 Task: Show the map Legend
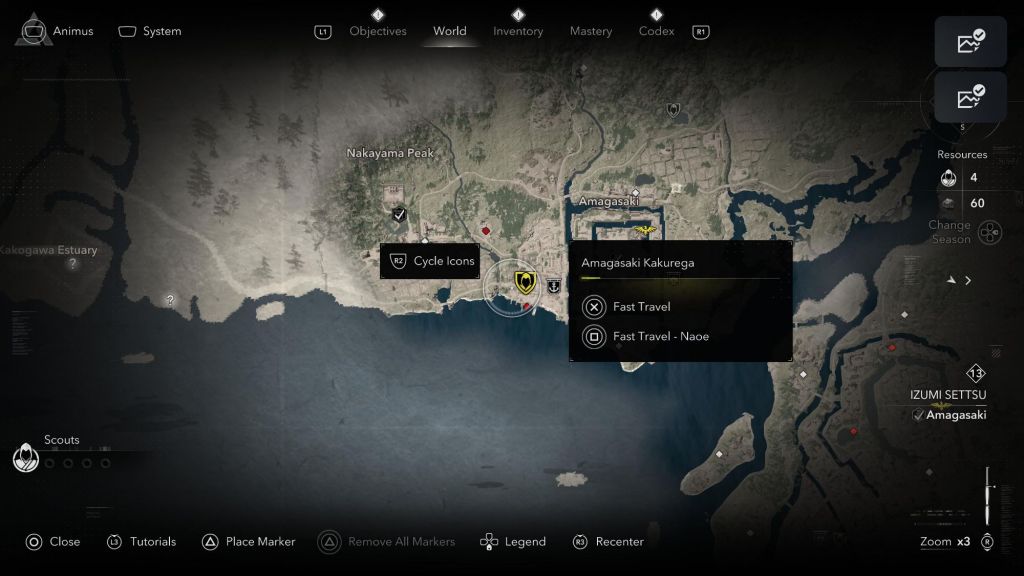coord(514,542)
